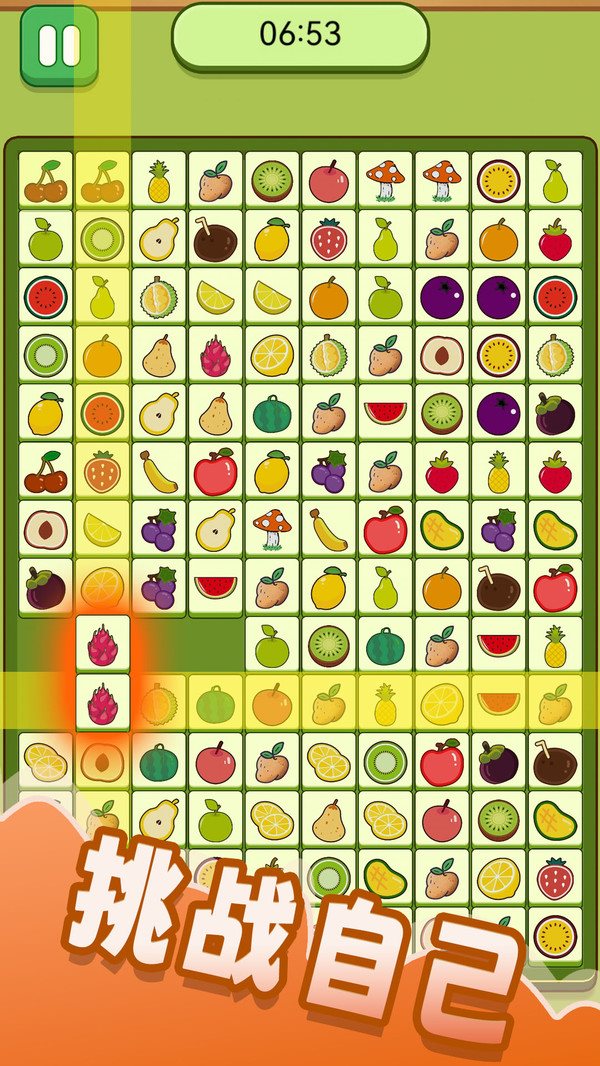The image size is (600, 1066).
Task: Select the yellow-highlighted durian tile
Action: [158, 704]
